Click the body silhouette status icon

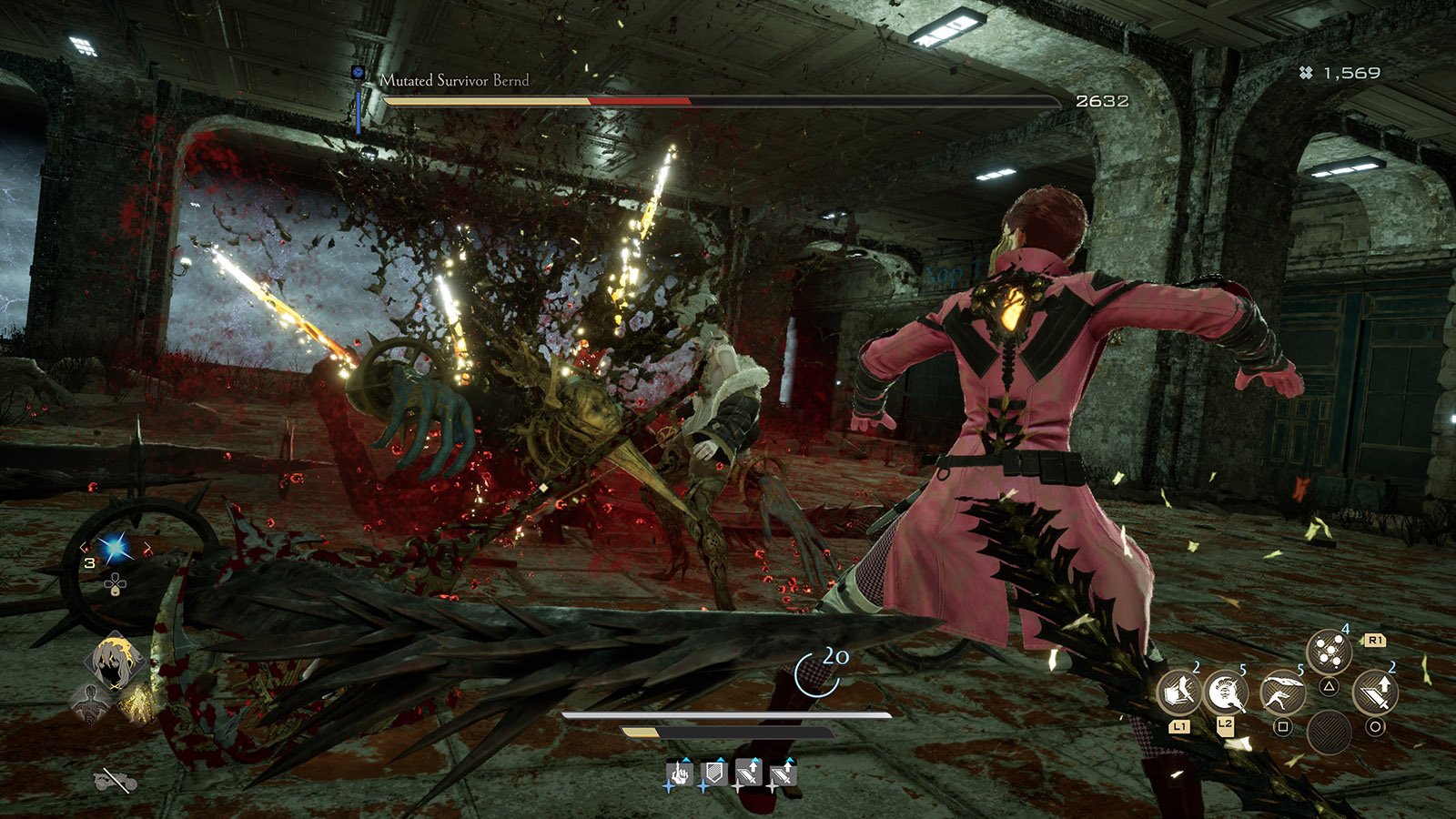click(90, 703)
